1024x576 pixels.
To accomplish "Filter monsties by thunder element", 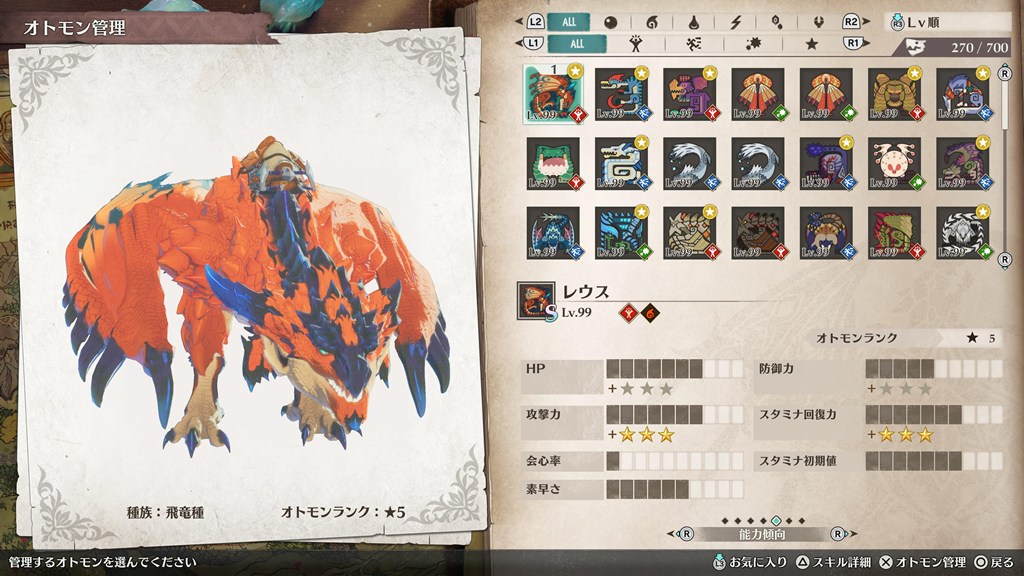I will (x=736, y=21).
